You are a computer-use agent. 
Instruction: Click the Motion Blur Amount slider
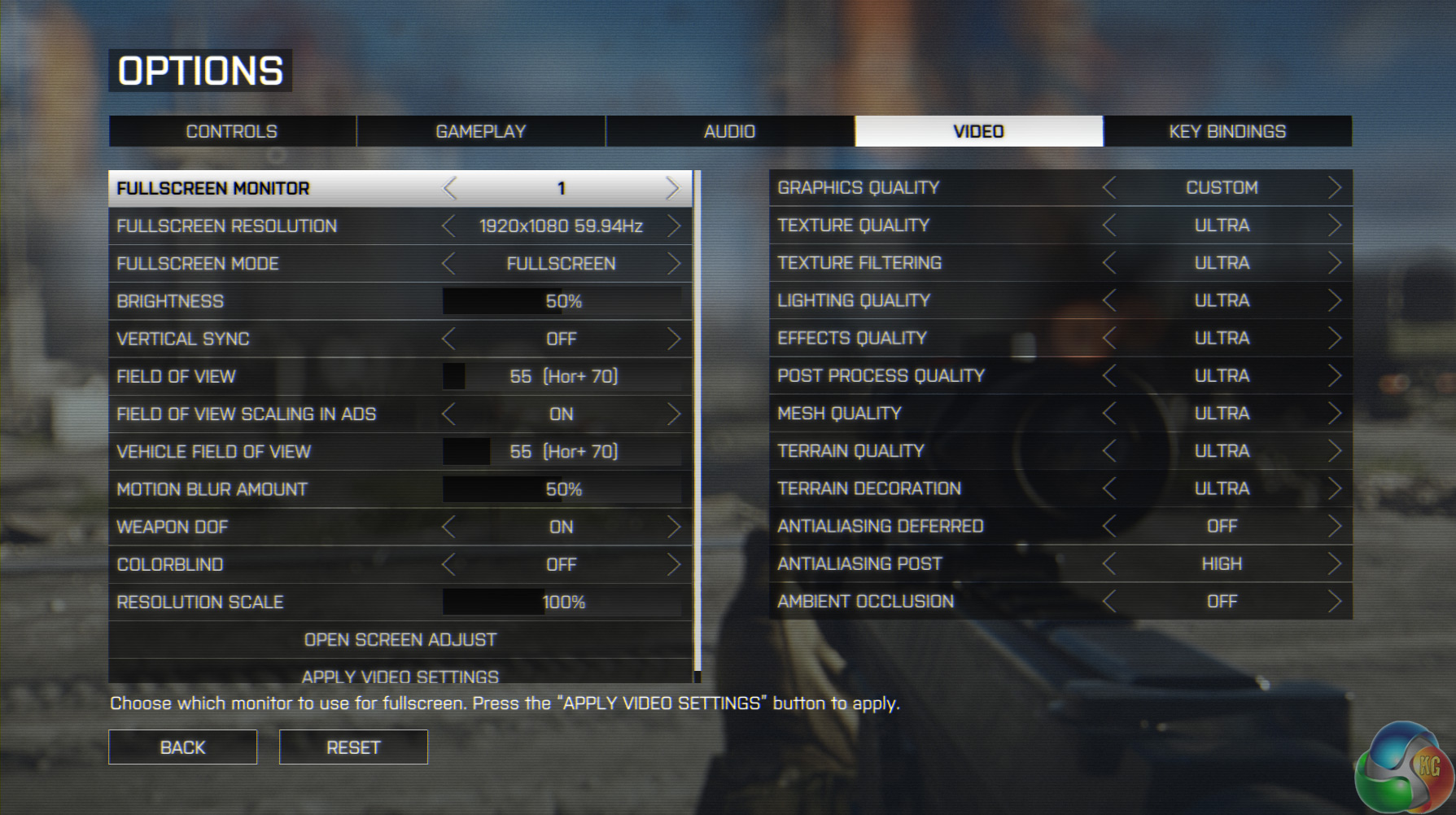[562, 489]
